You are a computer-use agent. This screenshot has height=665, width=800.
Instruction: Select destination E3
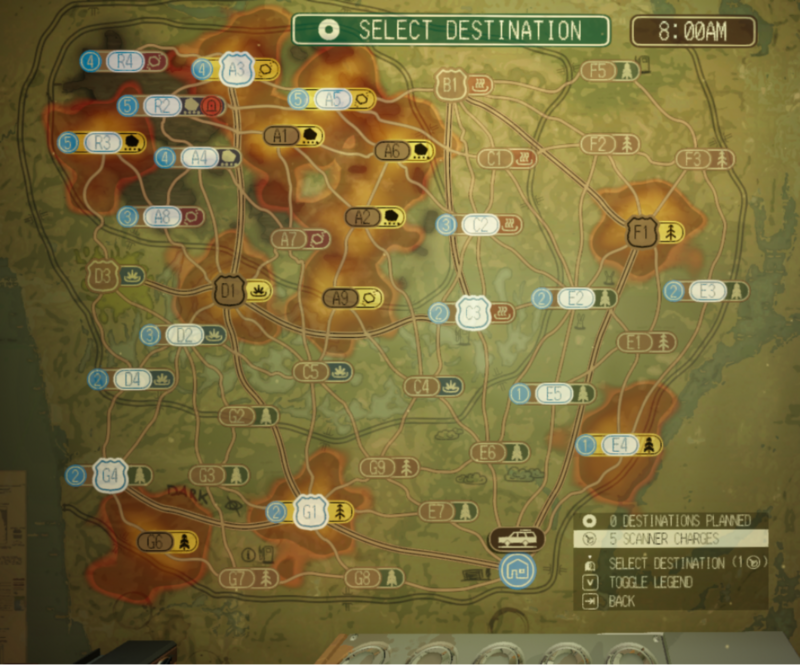click(707, 291)
